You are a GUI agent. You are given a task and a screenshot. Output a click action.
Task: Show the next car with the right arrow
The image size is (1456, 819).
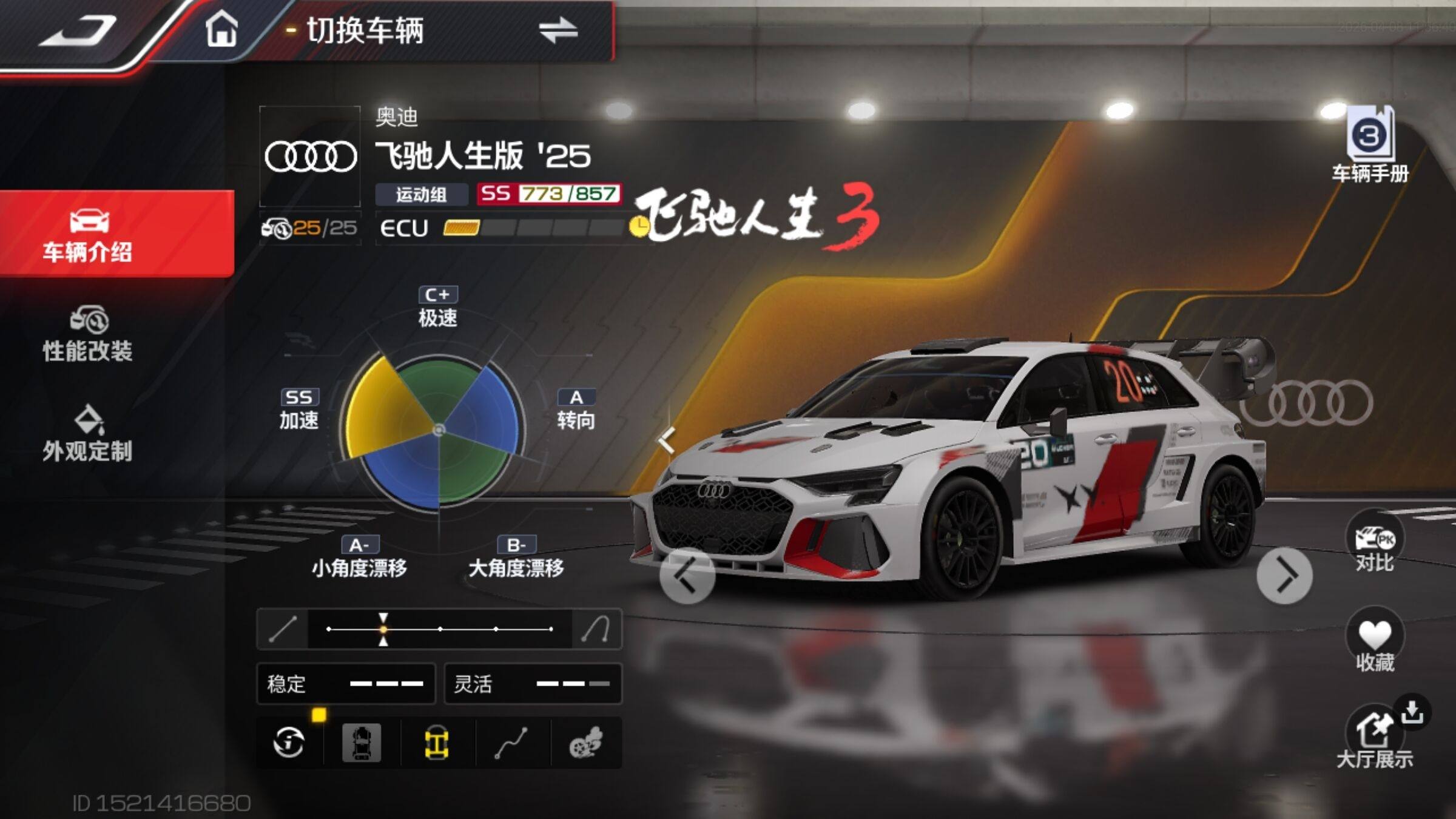click(x=1284, y=576)
